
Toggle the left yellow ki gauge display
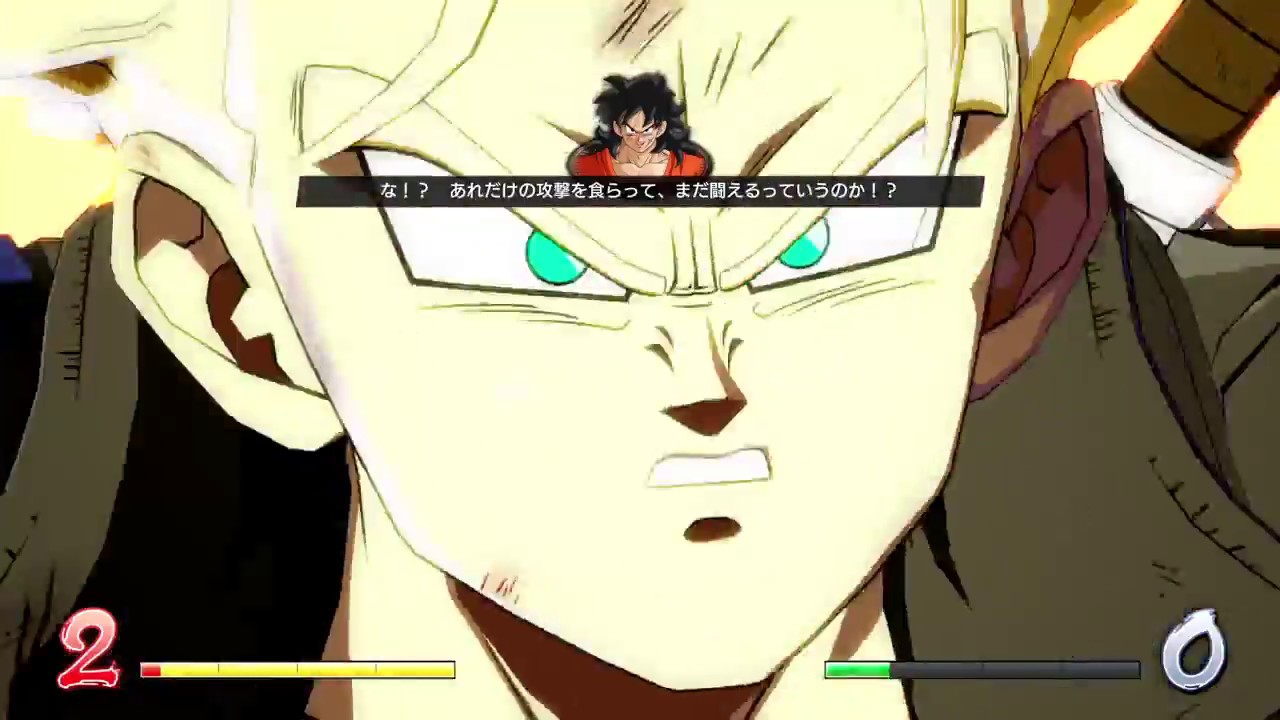click(300, 670)
